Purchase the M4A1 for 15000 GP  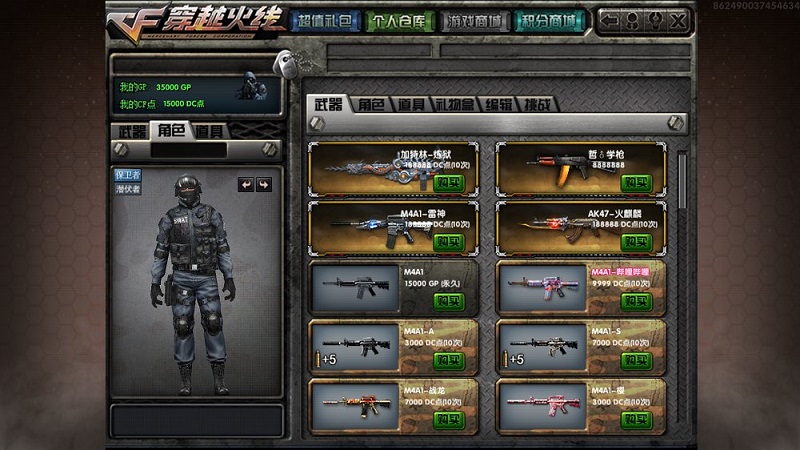tap(449, 301)
